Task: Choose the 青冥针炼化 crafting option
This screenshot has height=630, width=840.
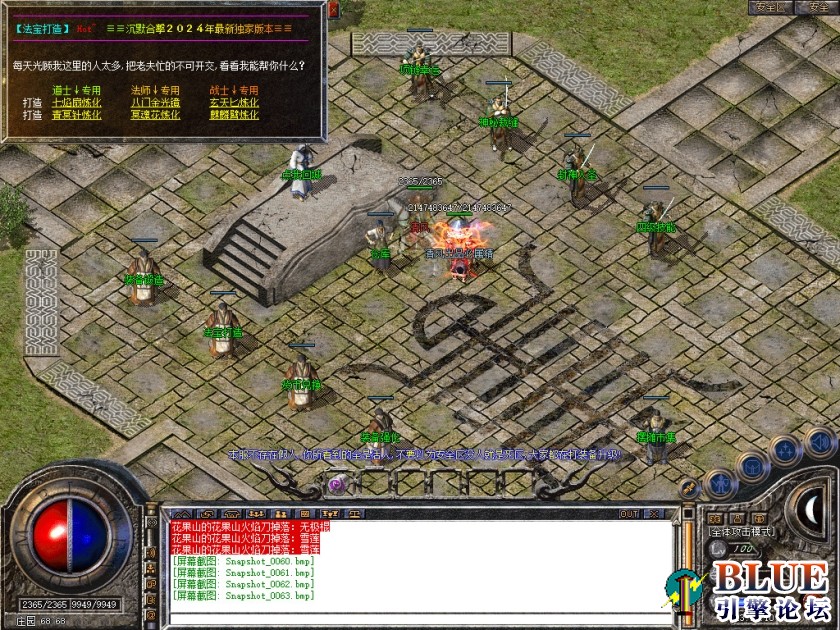Action: (x=76, y=115)
